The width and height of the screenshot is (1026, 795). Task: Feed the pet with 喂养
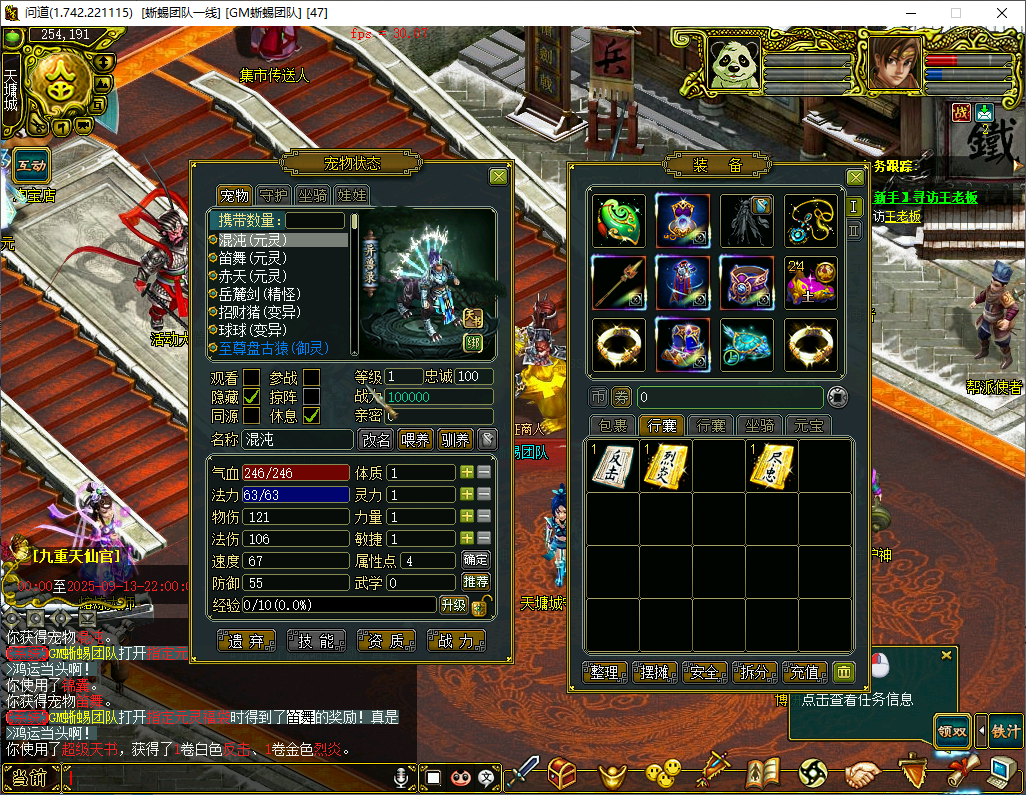tap(415, 439)
